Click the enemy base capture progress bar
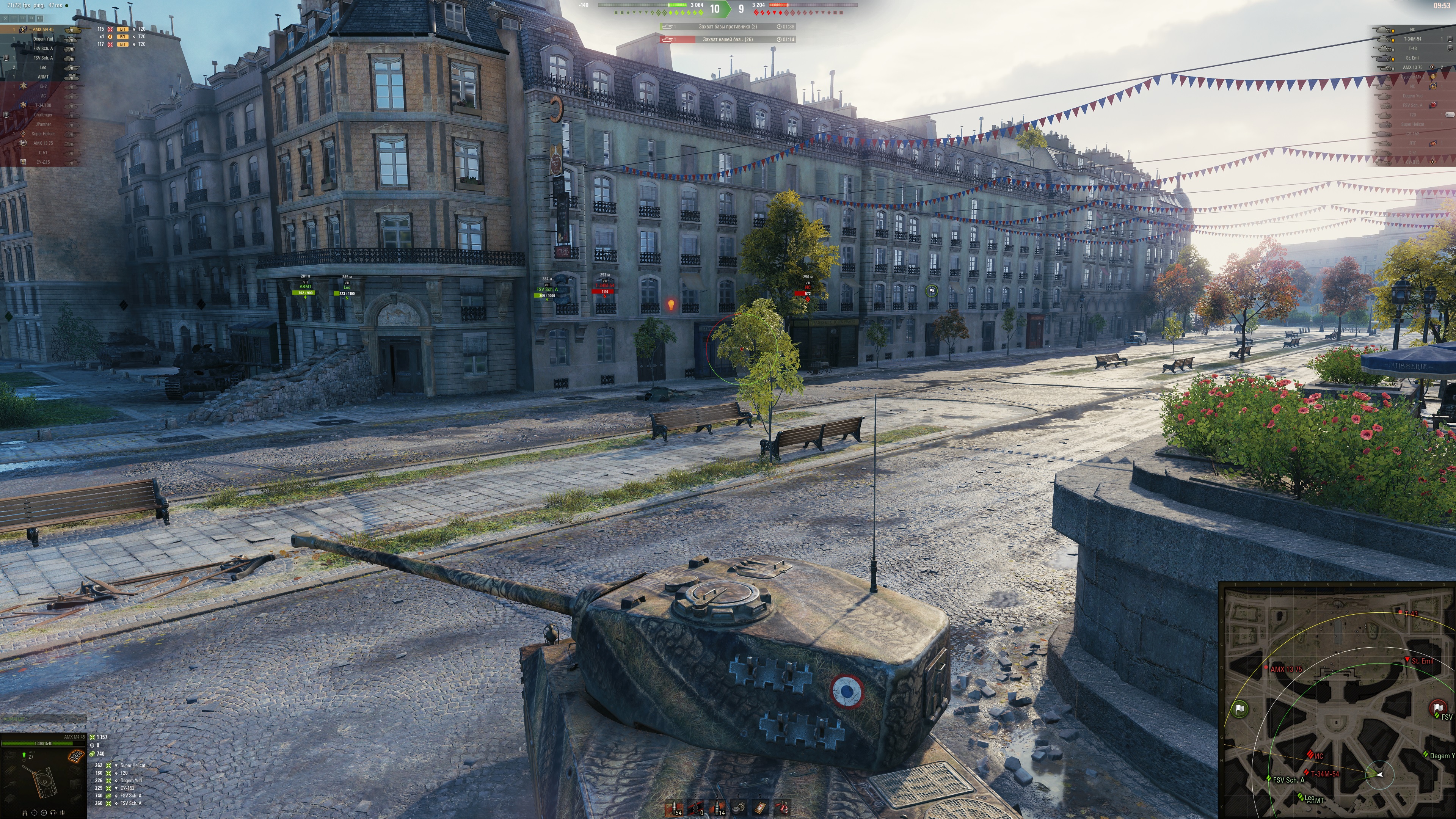The height and width of the screenshot is (819, 1456). [728, 27]
